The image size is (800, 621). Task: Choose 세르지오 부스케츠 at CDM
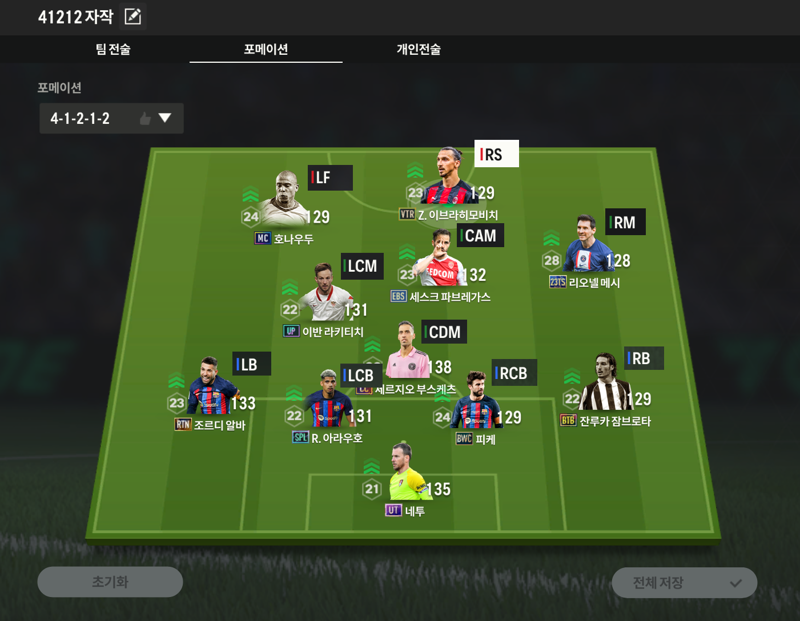point(406,352)
